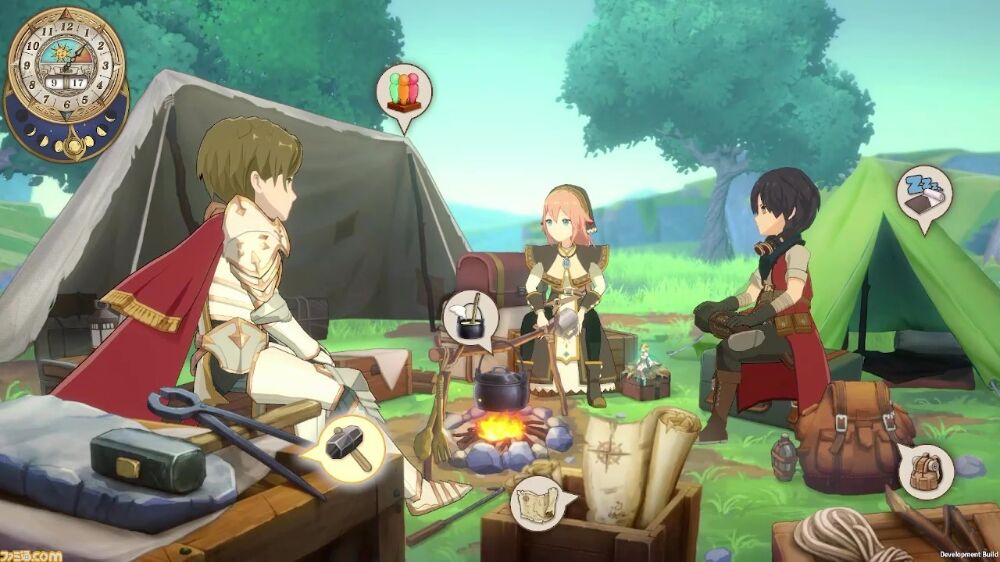Select the cooking pot bubble icon
Image resolution: width=1000 pixels, height=562 pixels.
[469, 319]
